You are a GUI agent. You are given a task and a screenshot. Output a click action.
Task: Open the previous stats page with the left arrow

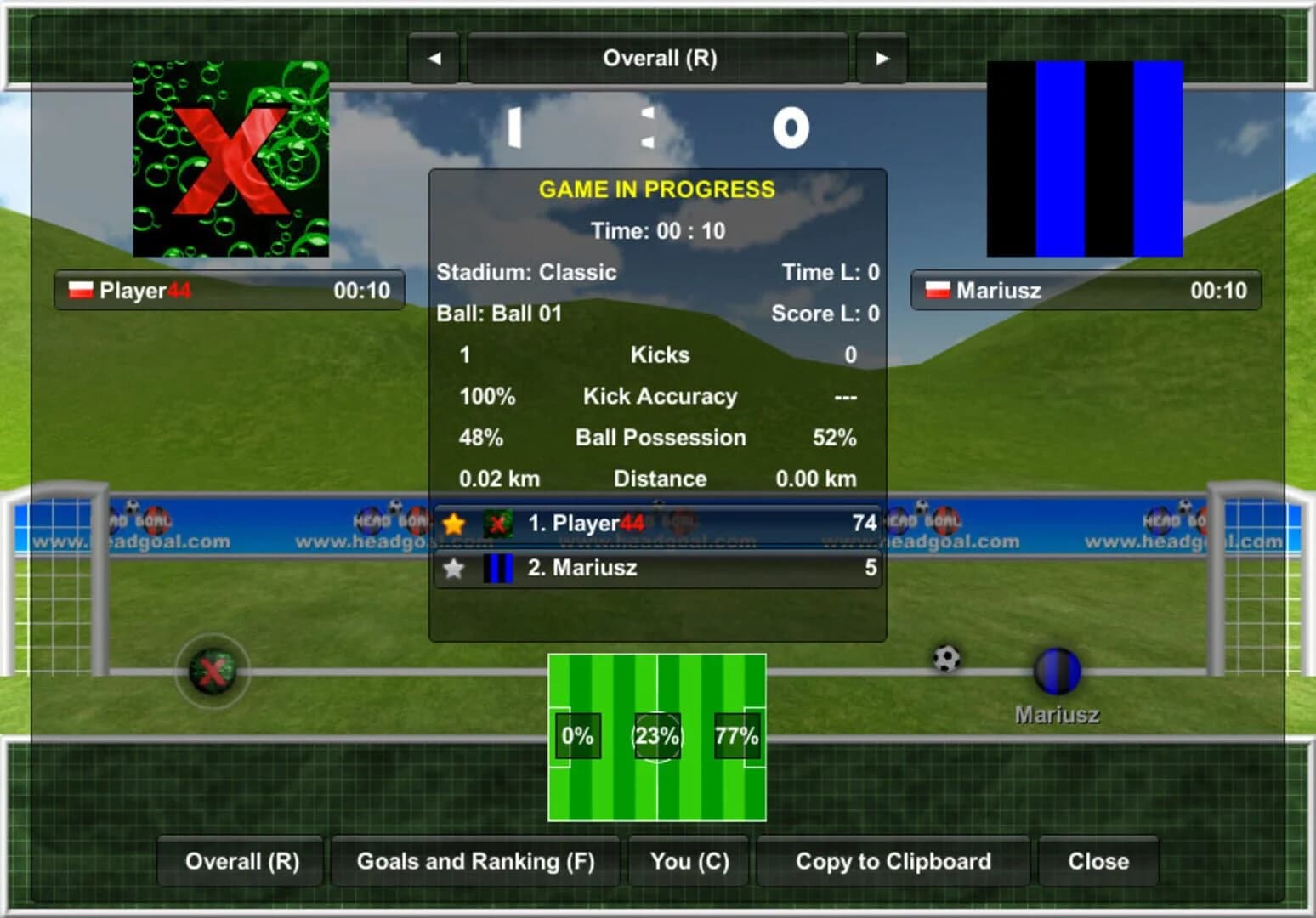point(436,58)
